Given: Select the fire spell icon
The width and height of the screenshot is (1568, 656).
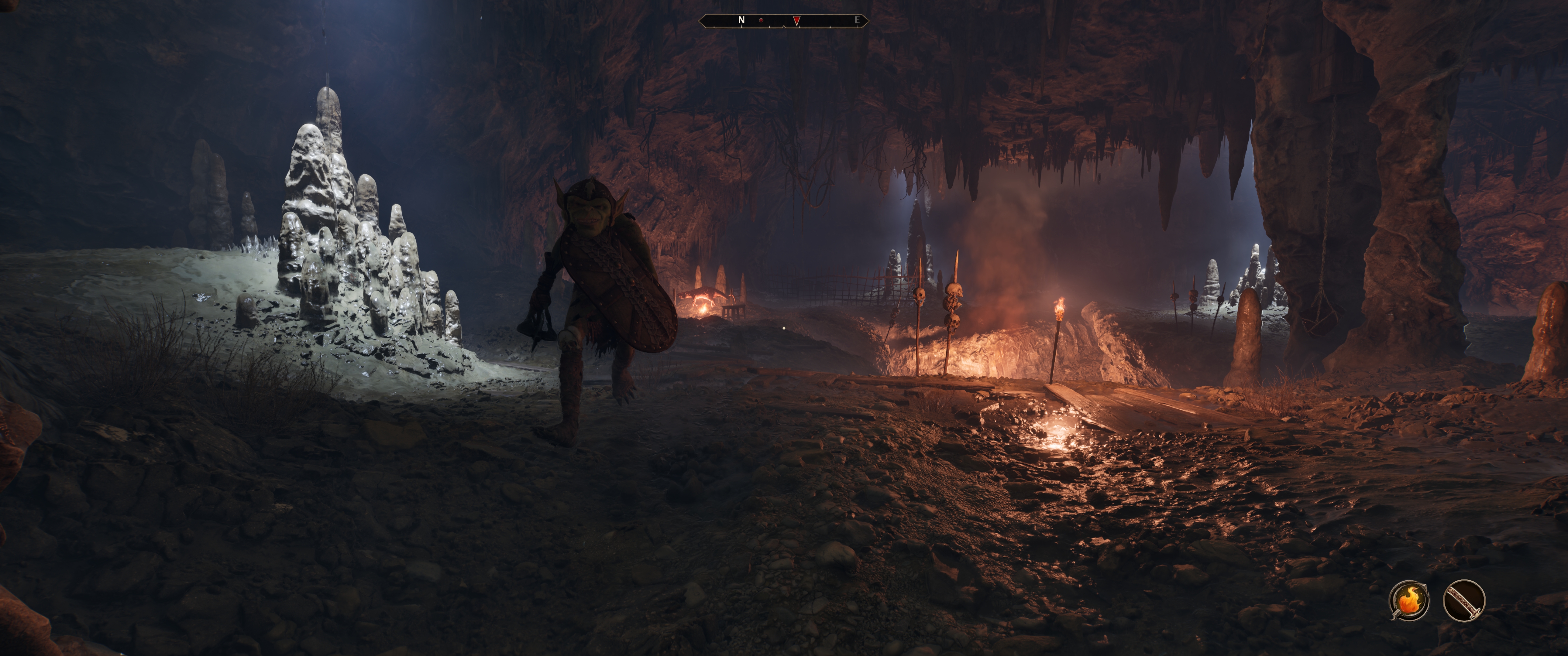Looking at the screenshot, I should (x=1408, y=601).
